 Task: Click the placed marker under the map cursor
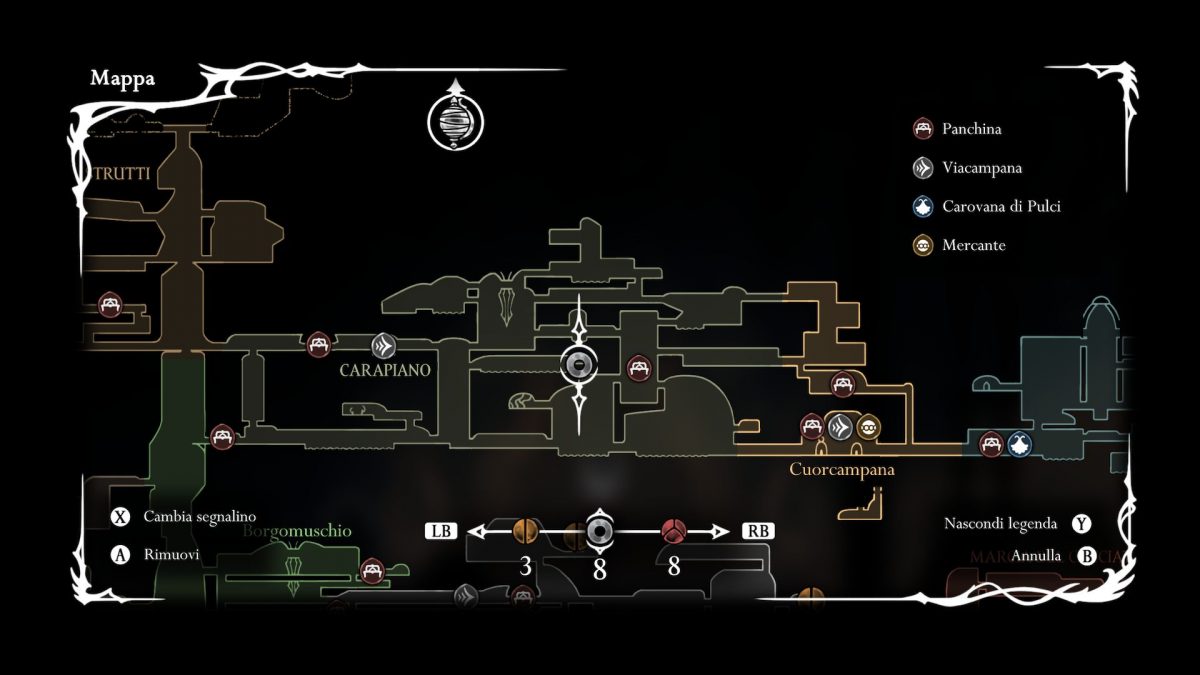click(579, 366)
